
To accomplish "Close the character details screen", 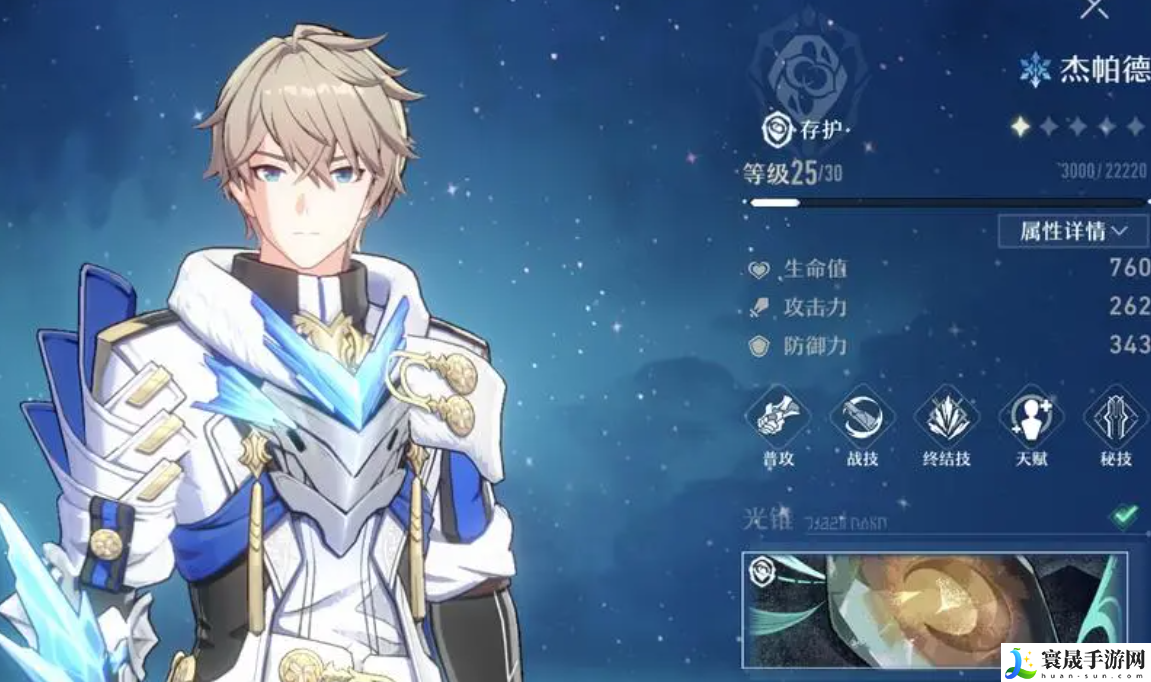I will point(1094,9).
